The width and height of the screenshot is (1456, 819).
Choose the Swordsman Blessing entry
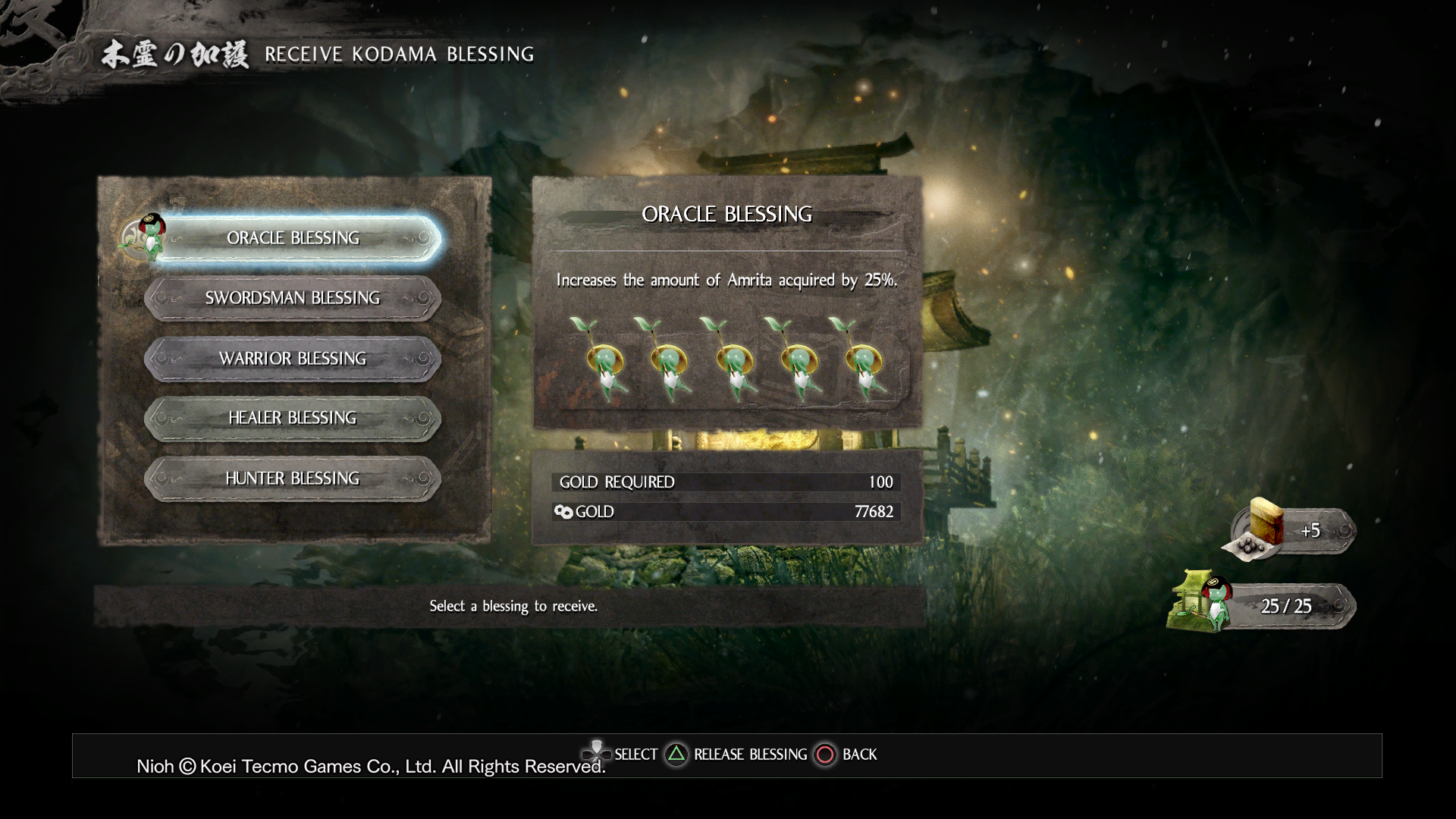tap(292, 298)
